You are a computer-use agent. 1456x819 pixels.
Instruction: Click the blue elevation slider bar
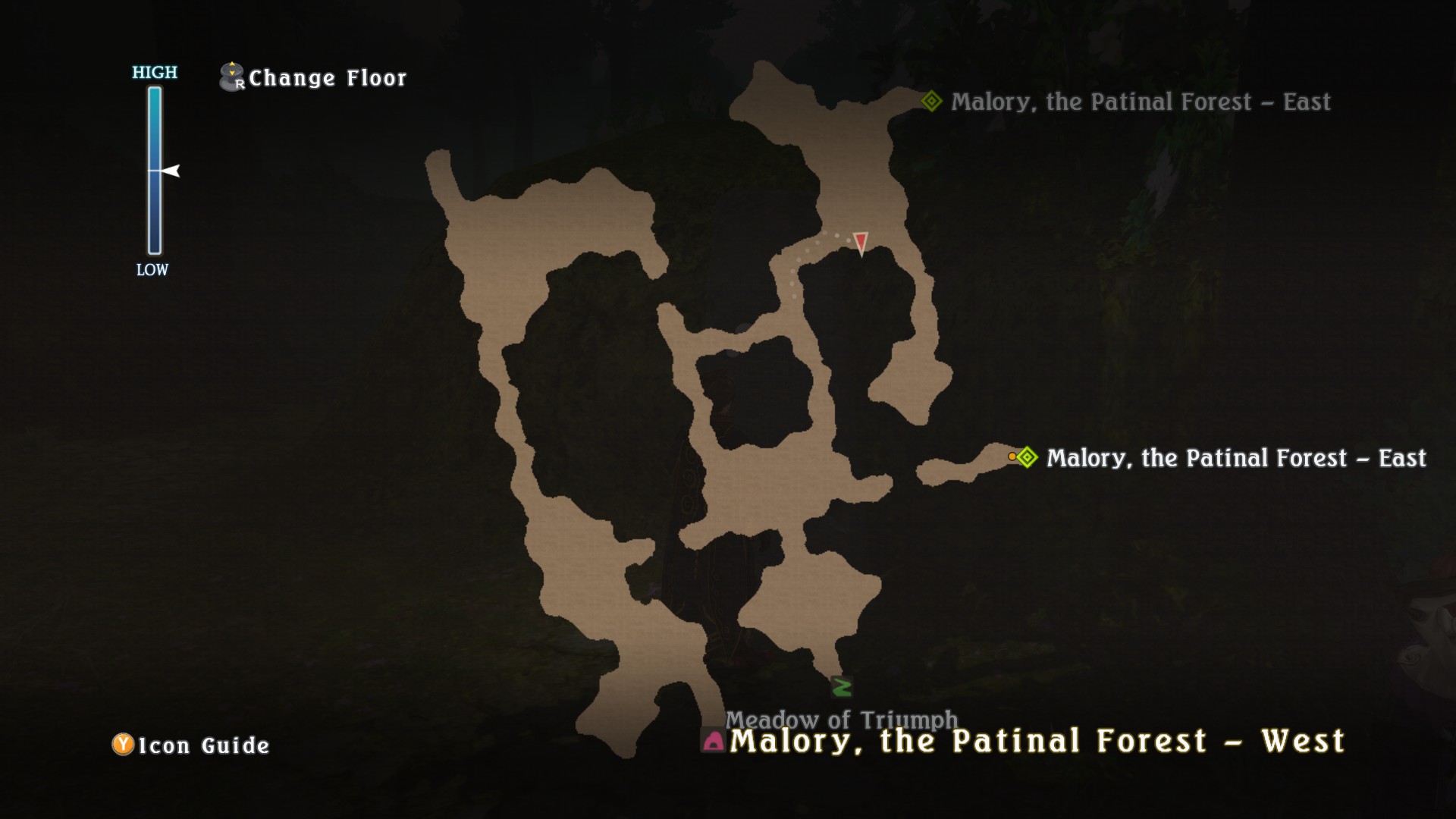click(x=154, y=171)
